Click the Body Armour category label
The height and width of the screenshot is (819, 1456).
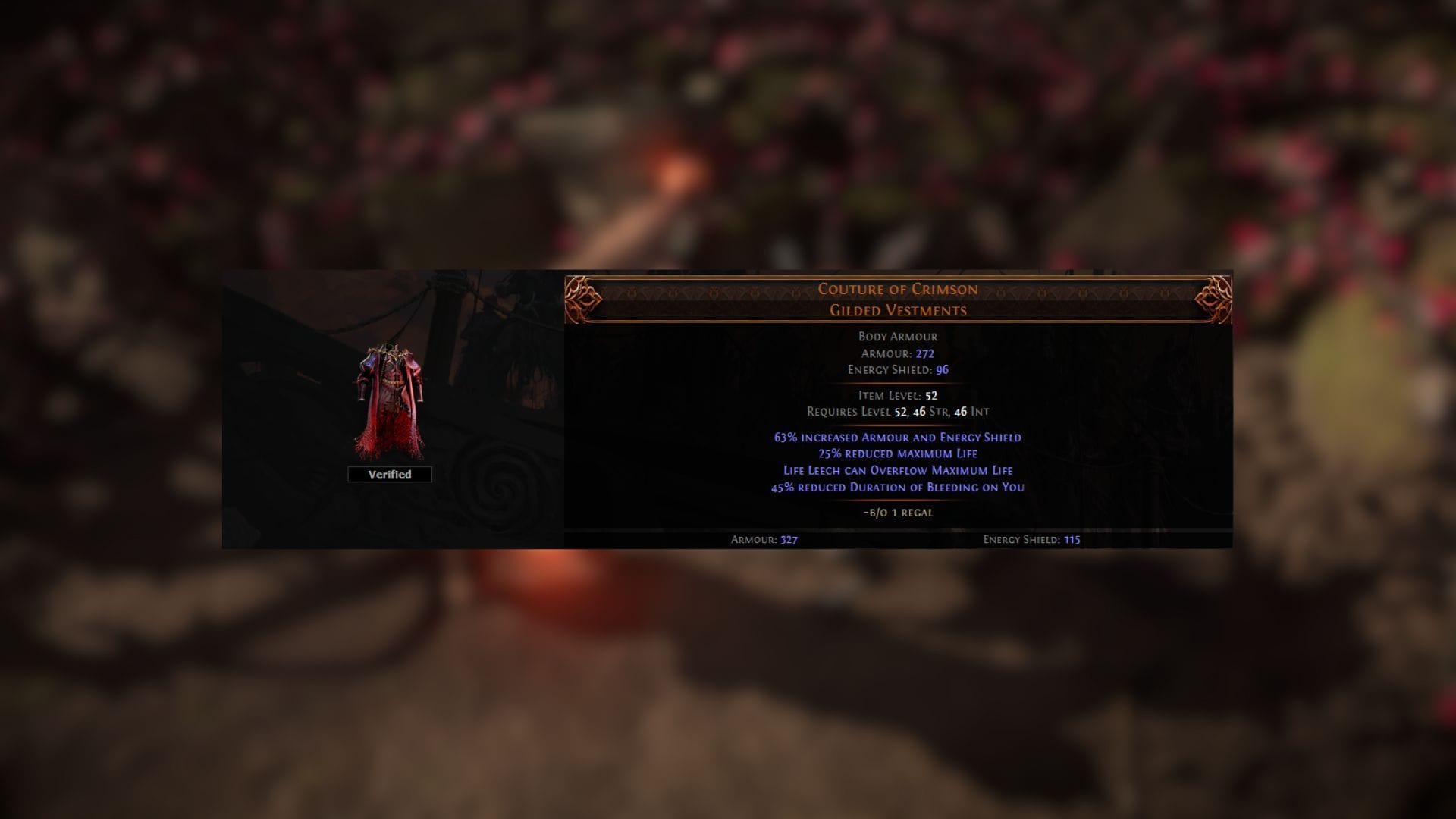point(899,336)
